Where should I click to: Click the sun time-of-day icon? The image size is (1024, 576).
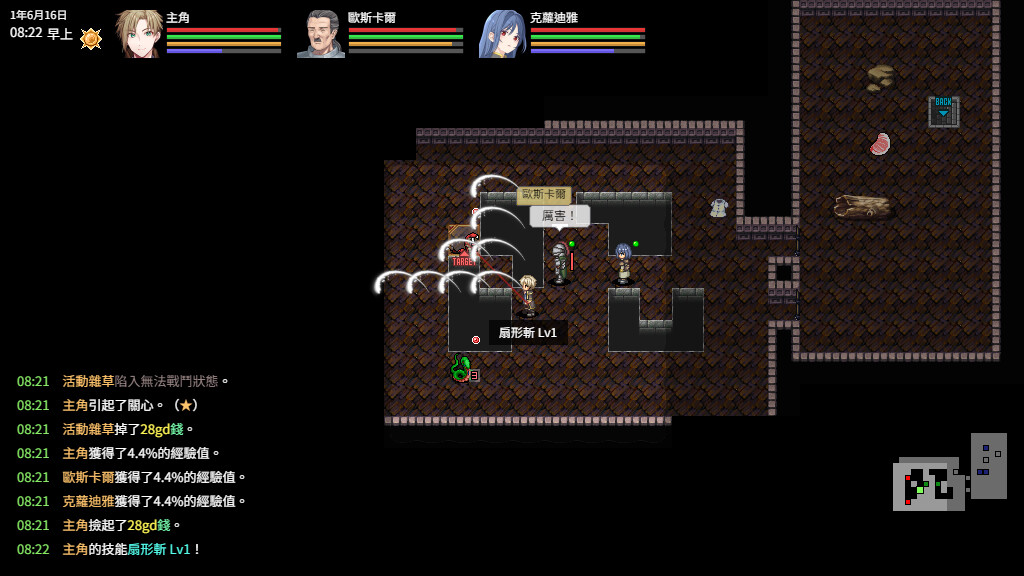tap(91, 38)
